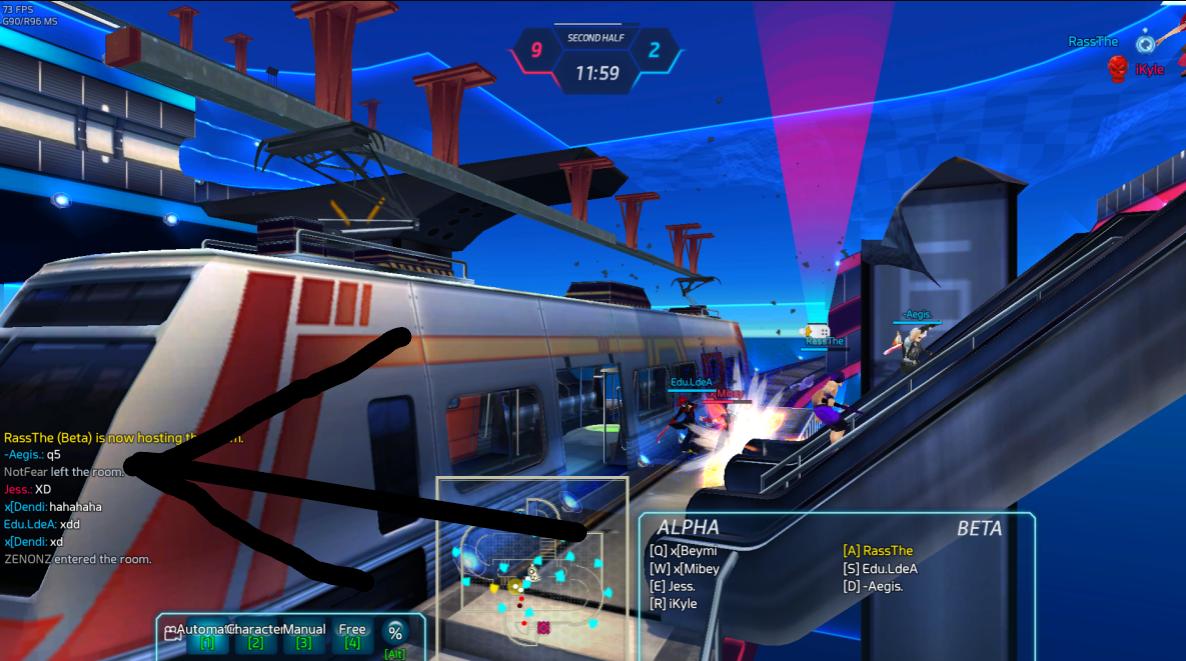This screenshot has height=661, width=1186.
Task: Choose the Manual camera mode
Action: [x=304, y=635]
